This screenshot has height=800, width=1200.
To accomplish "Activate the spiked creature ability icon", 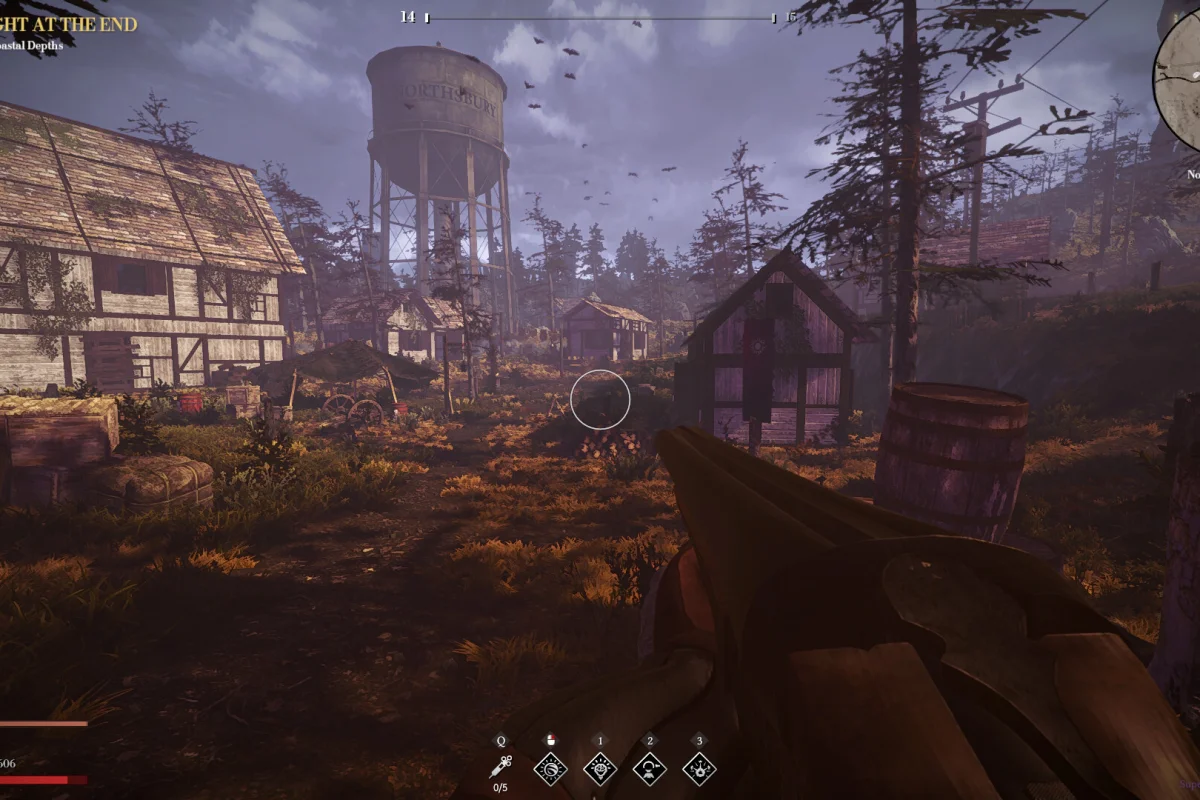I will [x=699, y=768].
